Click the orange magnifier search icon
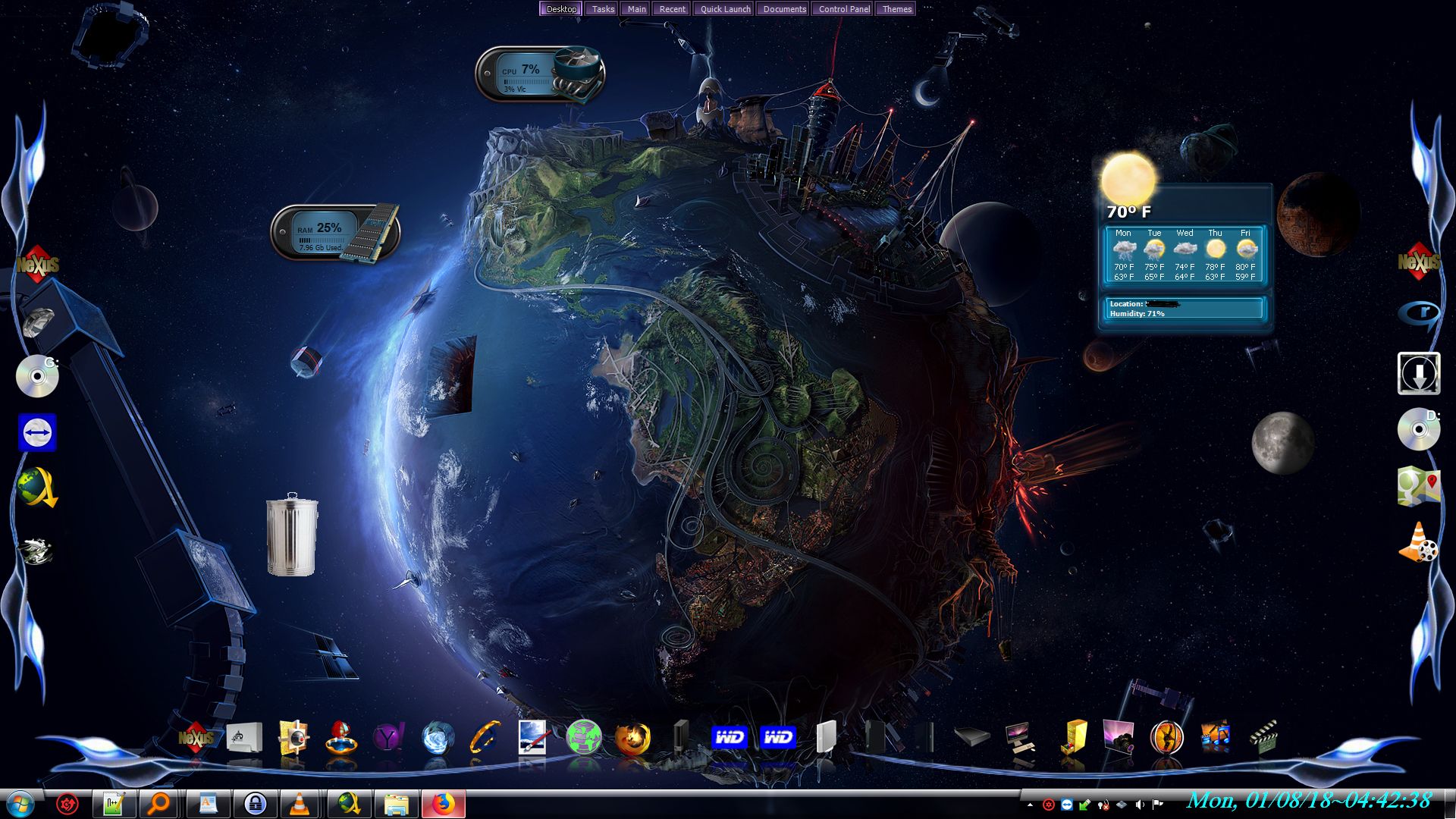The width and height of the screenshot is (1456, 819). 159,804
